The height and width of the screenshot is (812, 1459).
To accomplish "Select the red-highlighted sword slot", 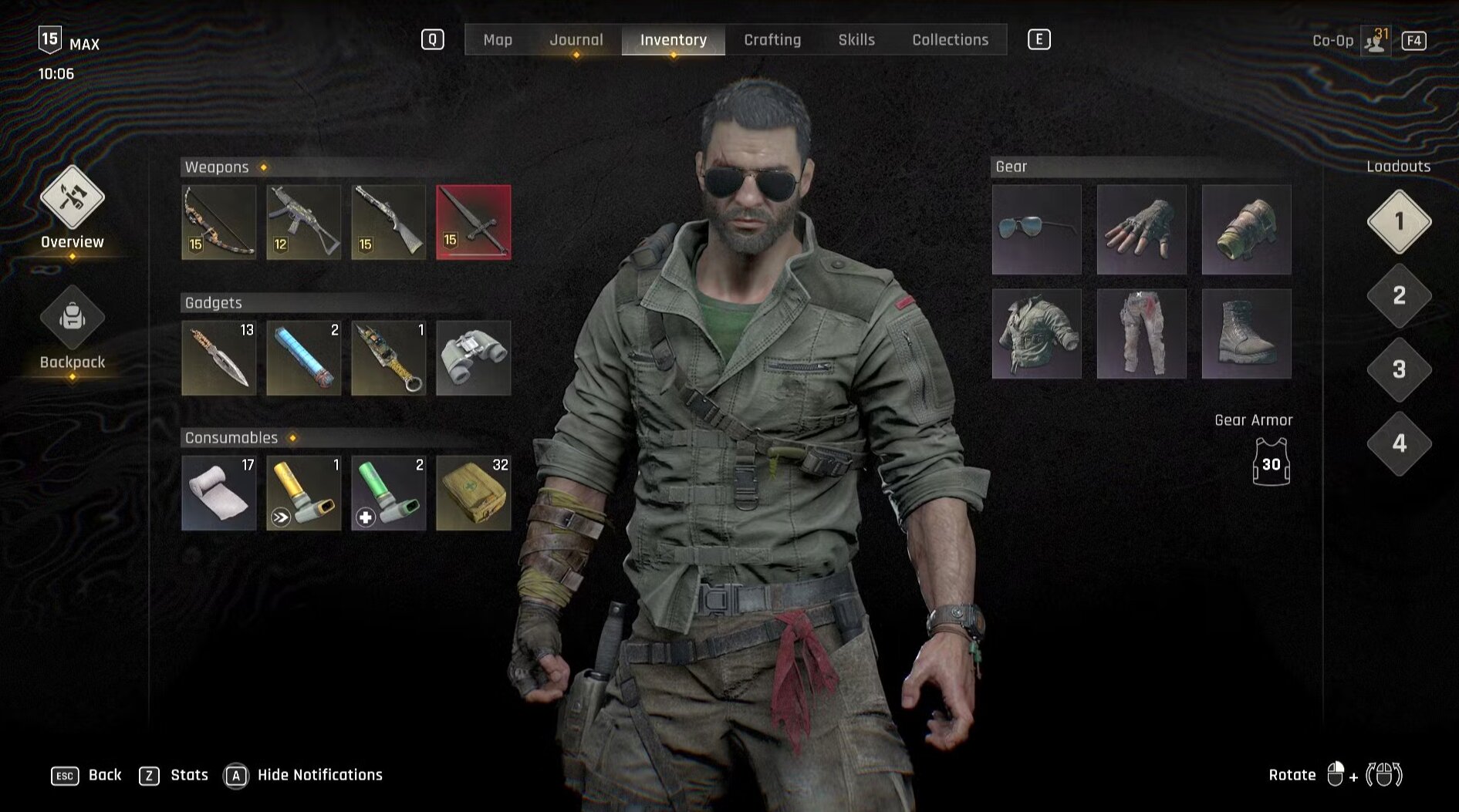I will tap(474, 222).
